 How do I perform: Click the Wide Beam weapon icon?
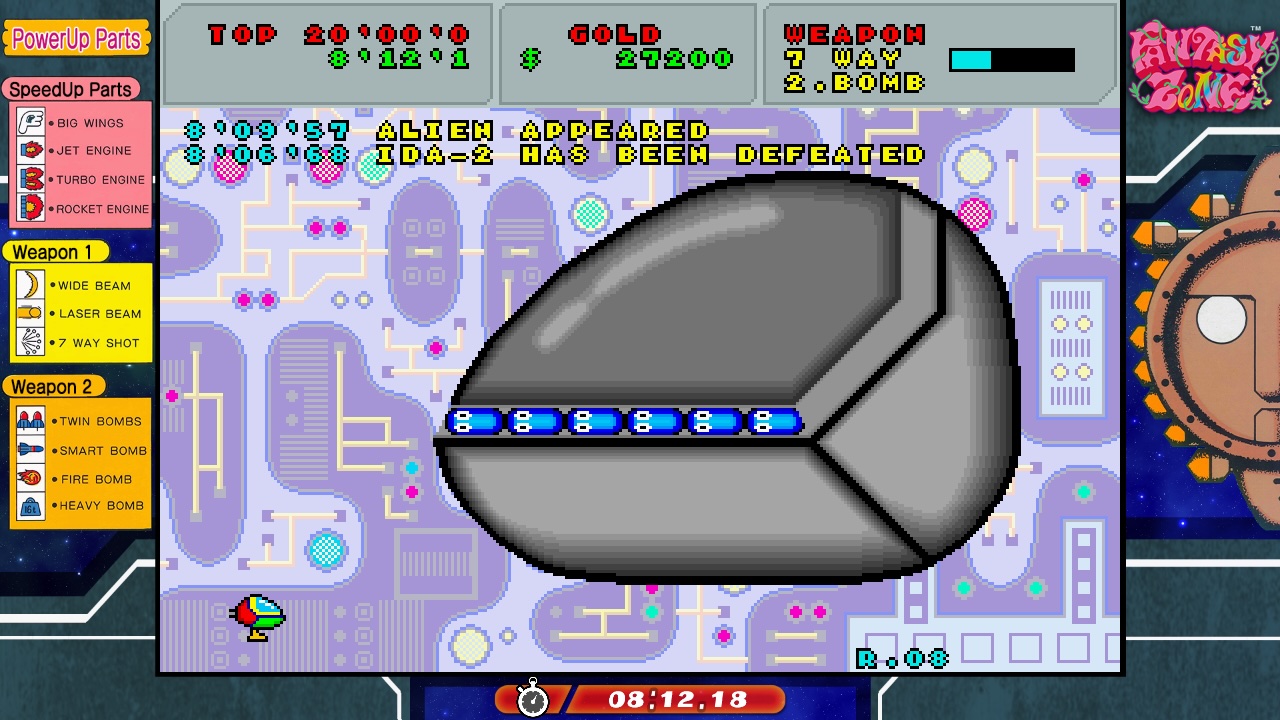(28, 286)
